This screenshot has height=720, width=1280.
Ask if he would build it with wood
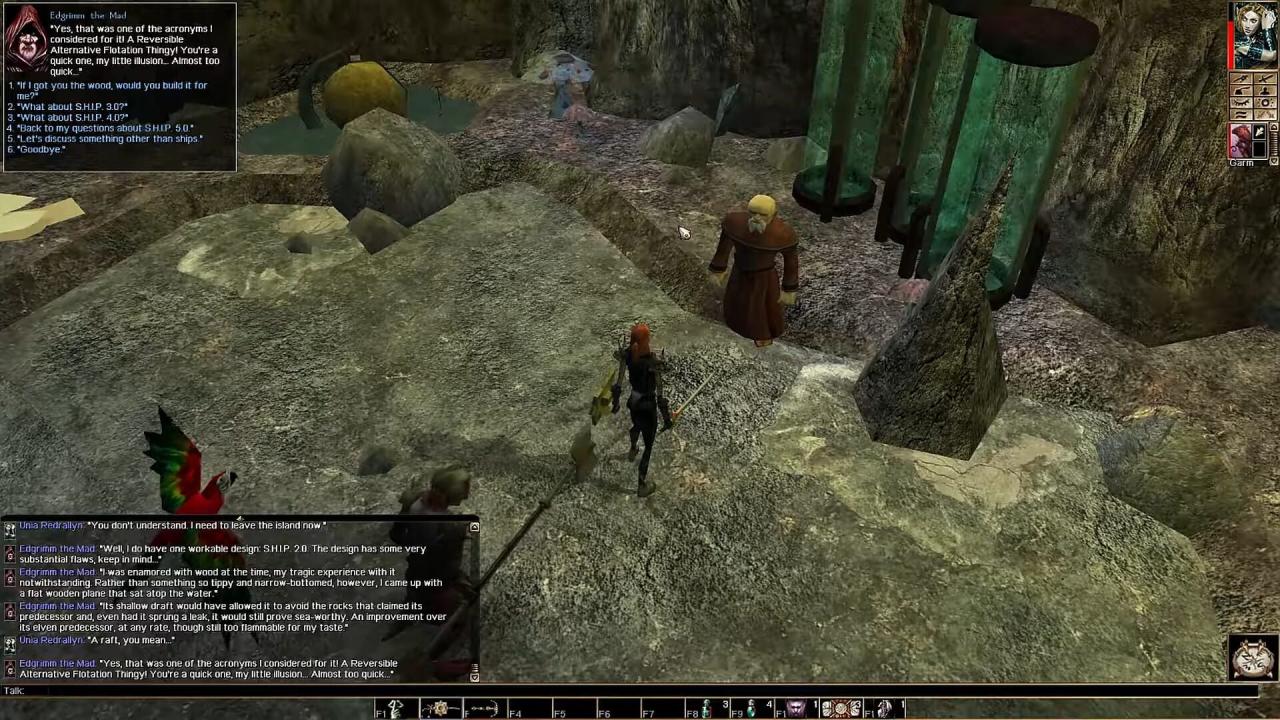[x=112, y=90]
